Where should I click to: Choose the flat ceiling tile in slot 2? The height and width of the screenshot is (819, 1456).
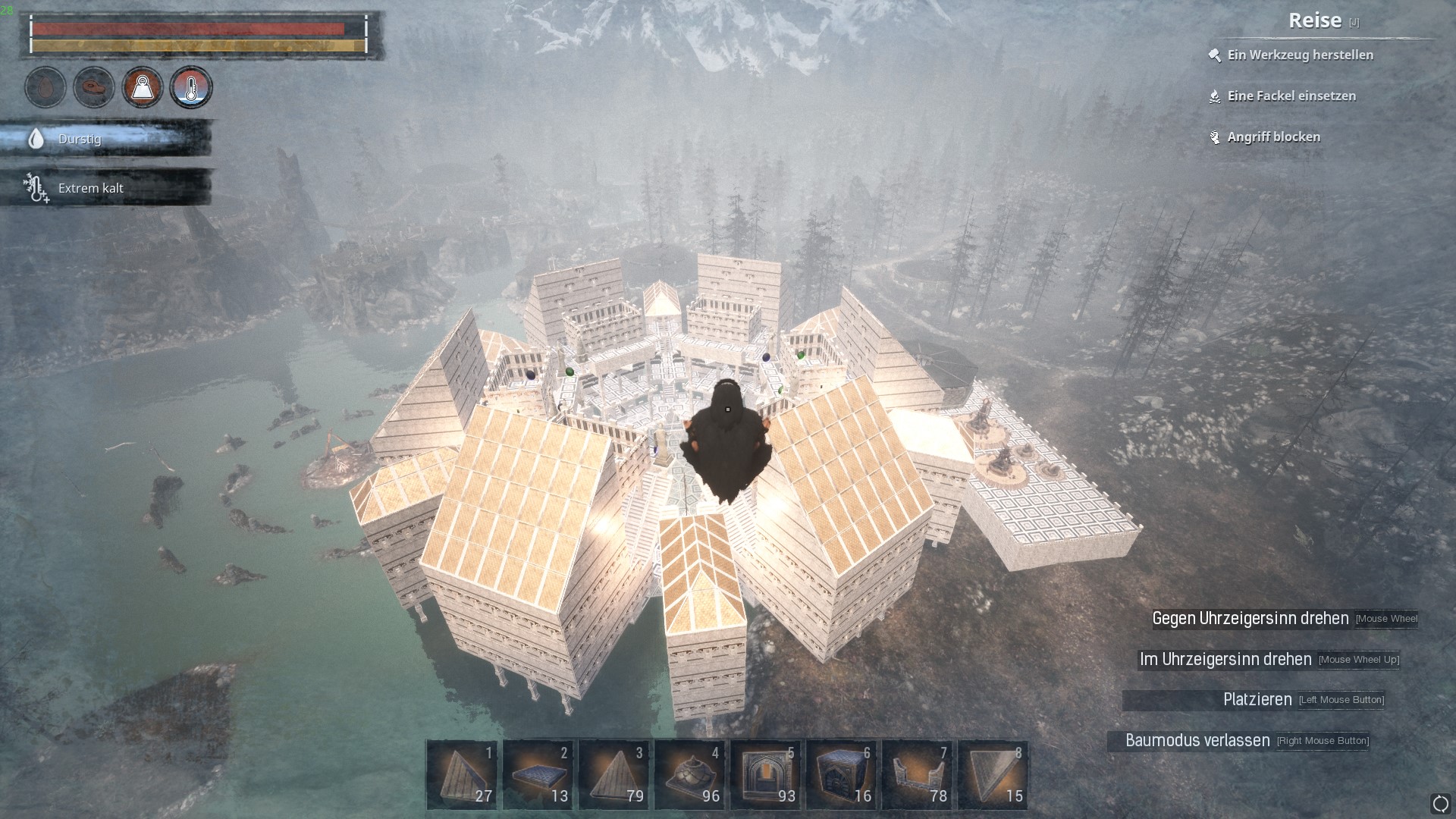[538, 775]
